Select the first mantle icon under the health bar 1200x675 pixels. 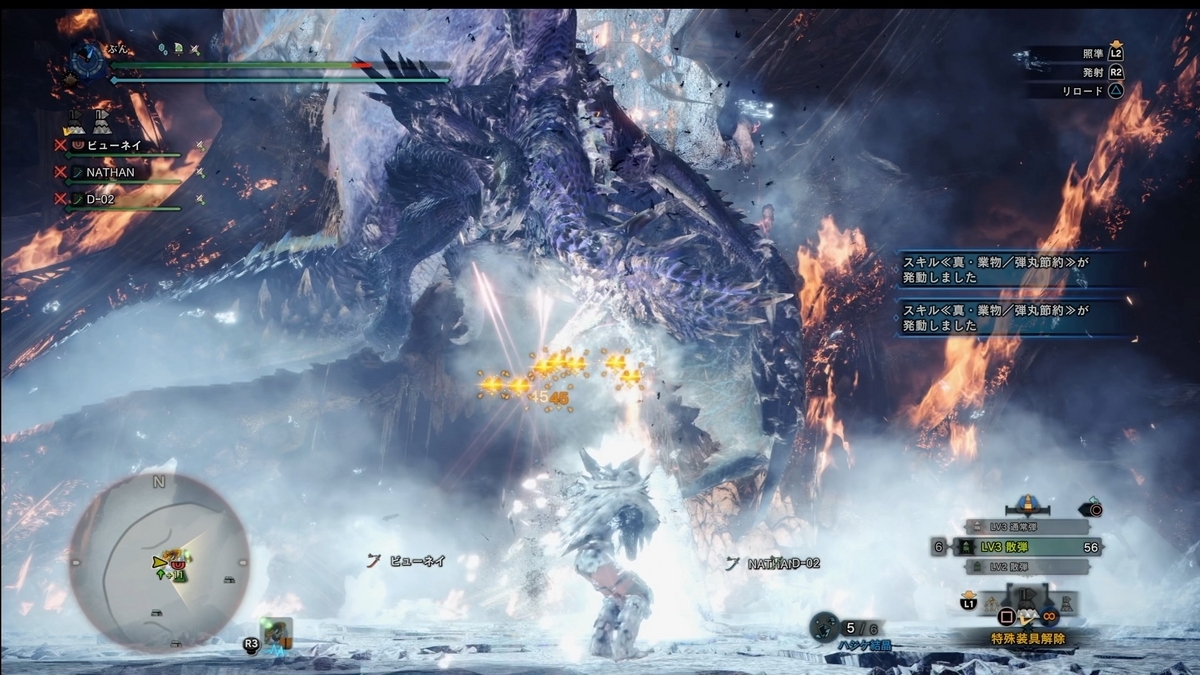click(x=75, y=122)
